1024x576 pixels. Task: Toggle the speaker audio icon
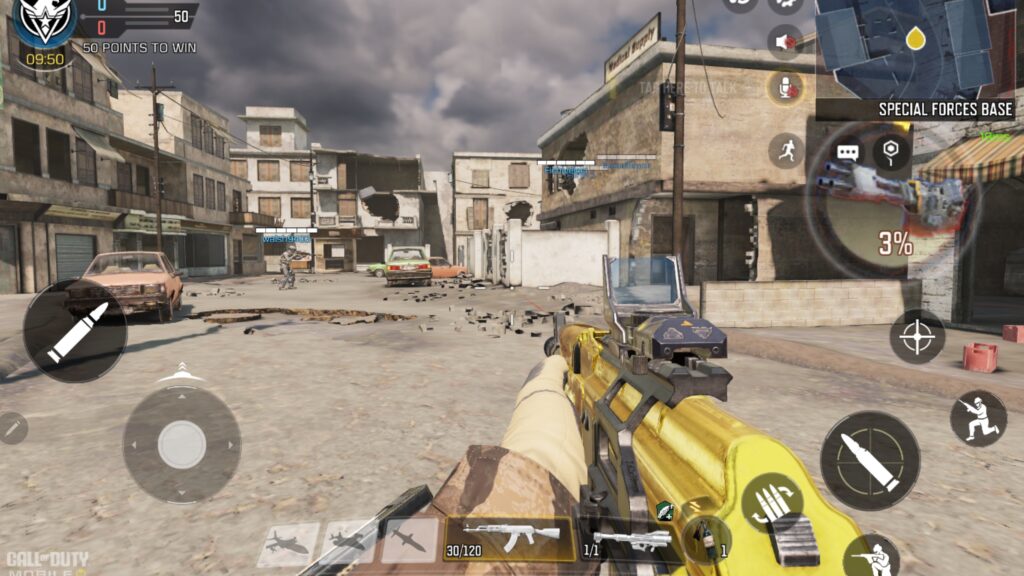click(785, 42)
